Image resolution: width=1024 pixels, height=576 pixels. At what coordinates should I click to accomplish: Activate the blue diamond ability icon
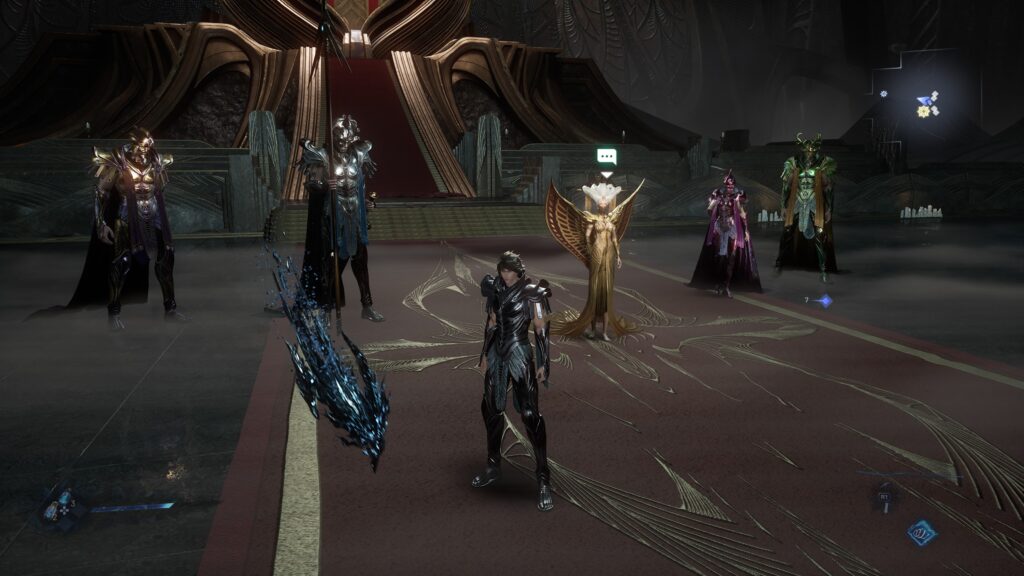click(921, 533)
